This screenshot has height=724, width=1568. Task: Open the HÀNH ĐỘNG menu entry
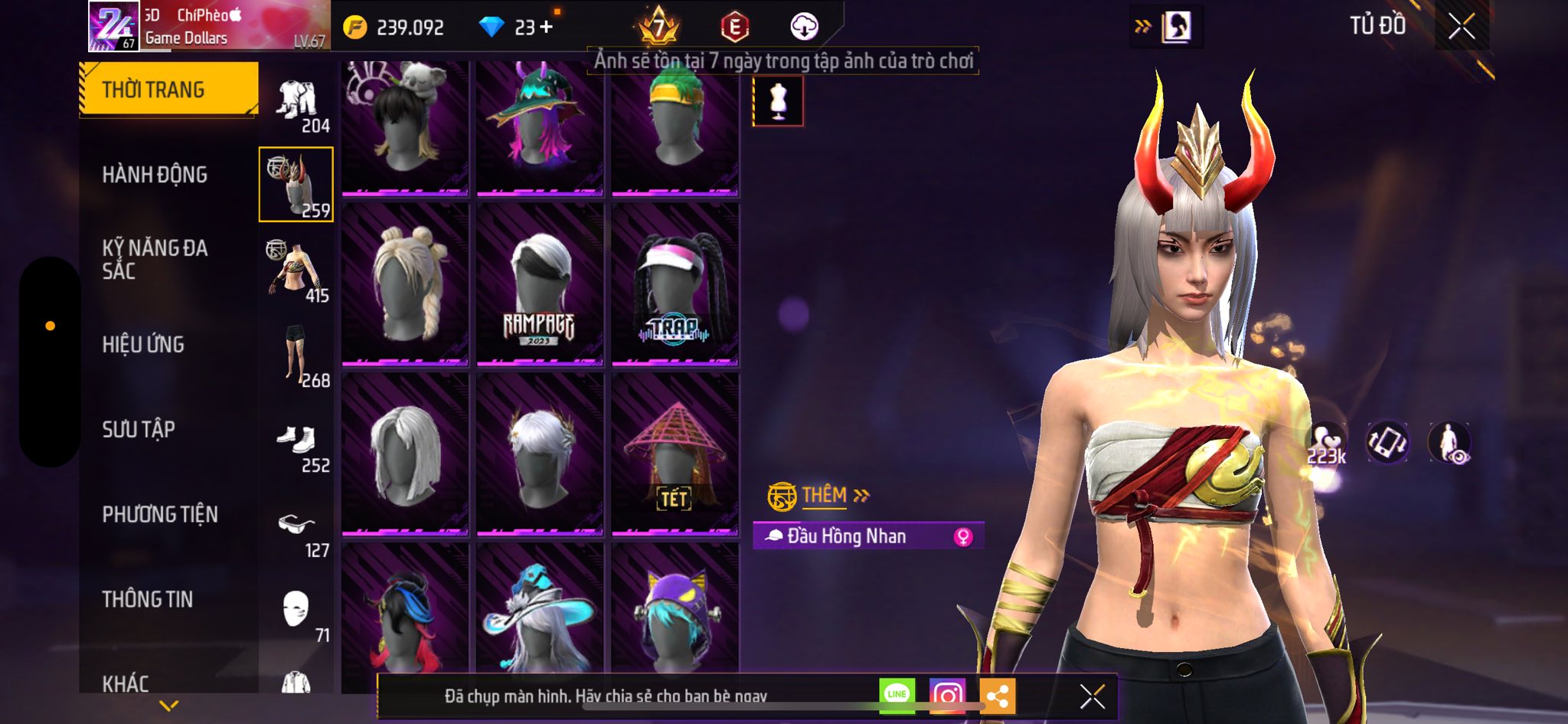155,175
